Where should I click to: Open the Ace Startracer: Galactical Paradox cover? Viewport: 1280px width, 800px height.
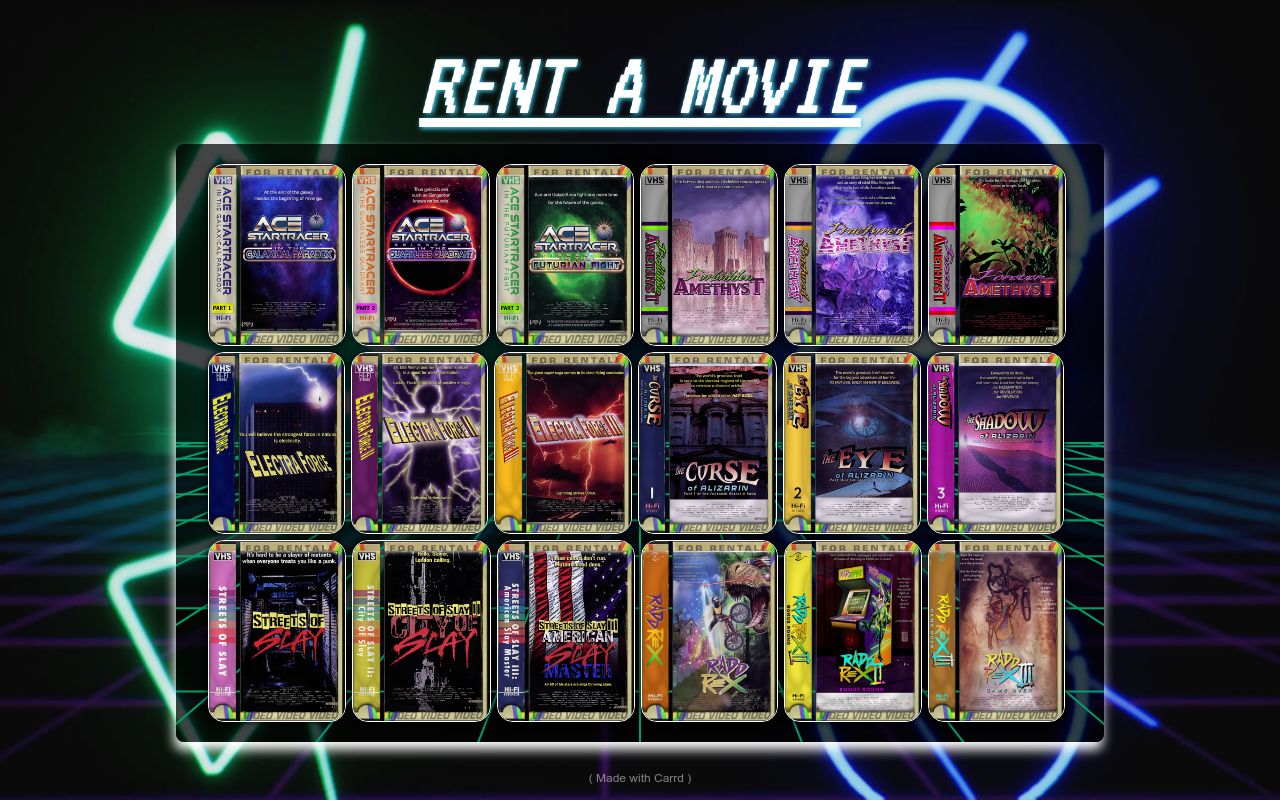tap(275, 250)
